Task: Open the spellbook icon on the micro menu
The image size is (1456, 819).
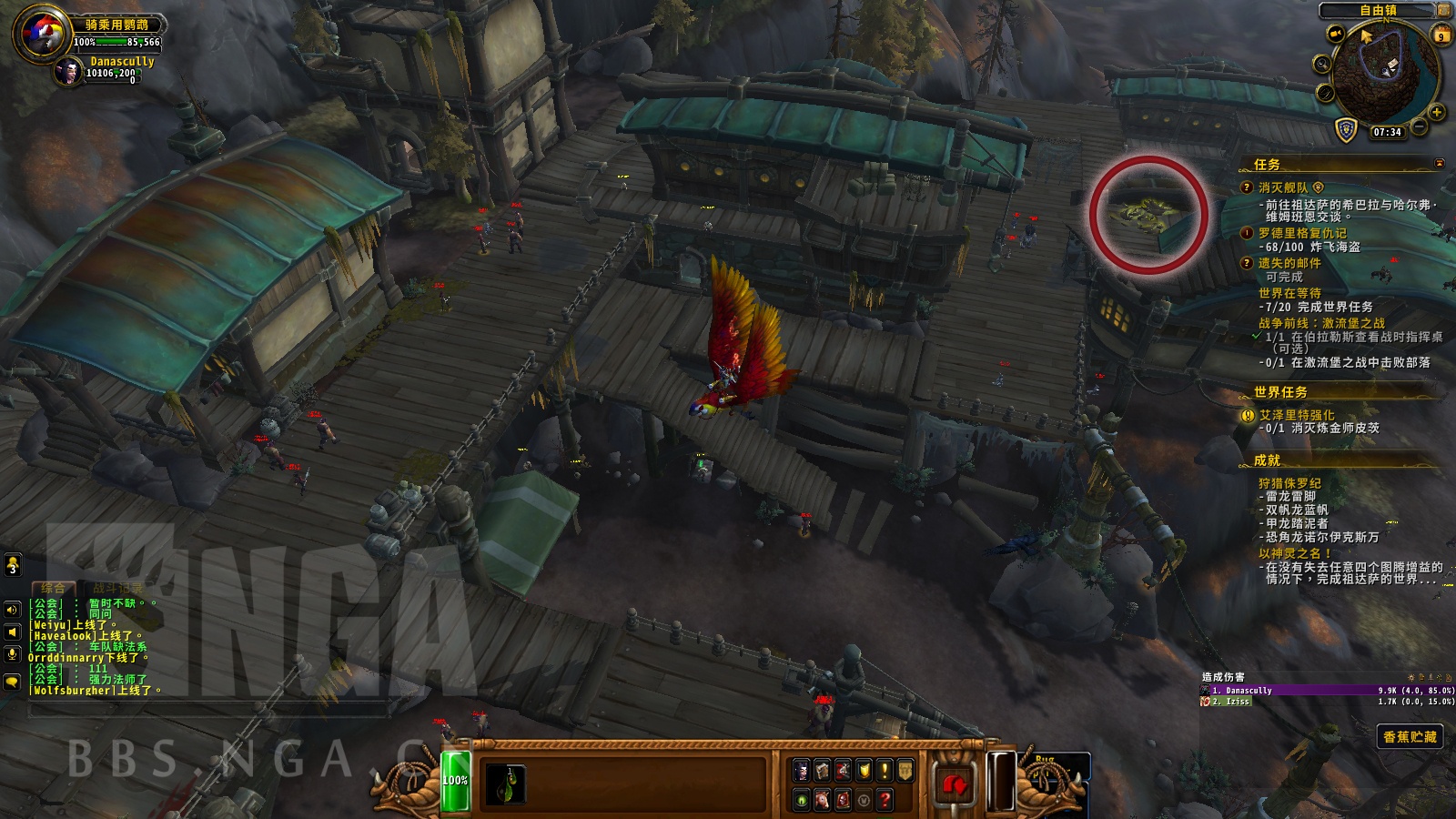Action: (822, 770)
